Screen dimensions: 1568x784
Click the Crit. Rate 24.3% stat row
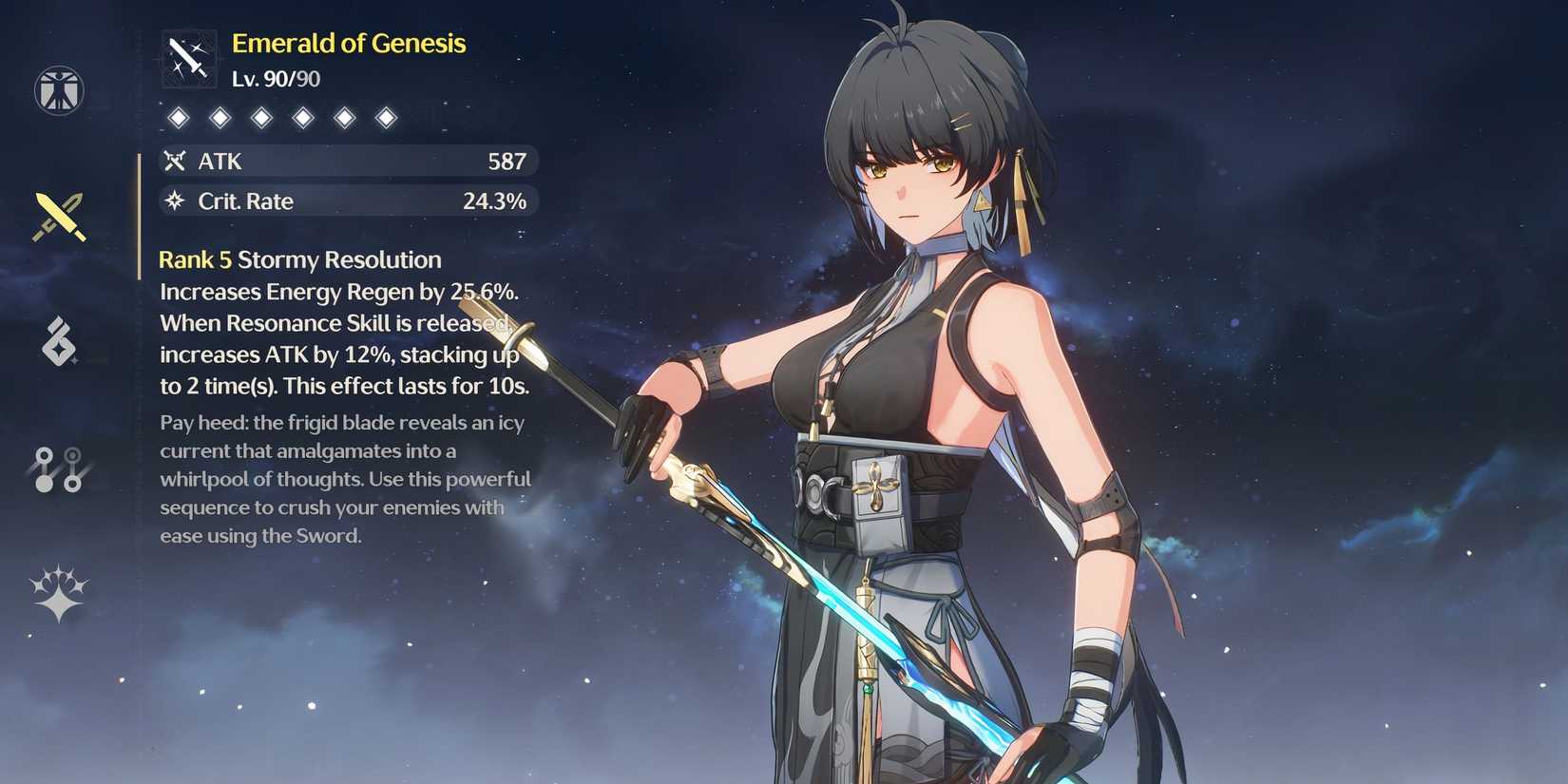(347, 201)
